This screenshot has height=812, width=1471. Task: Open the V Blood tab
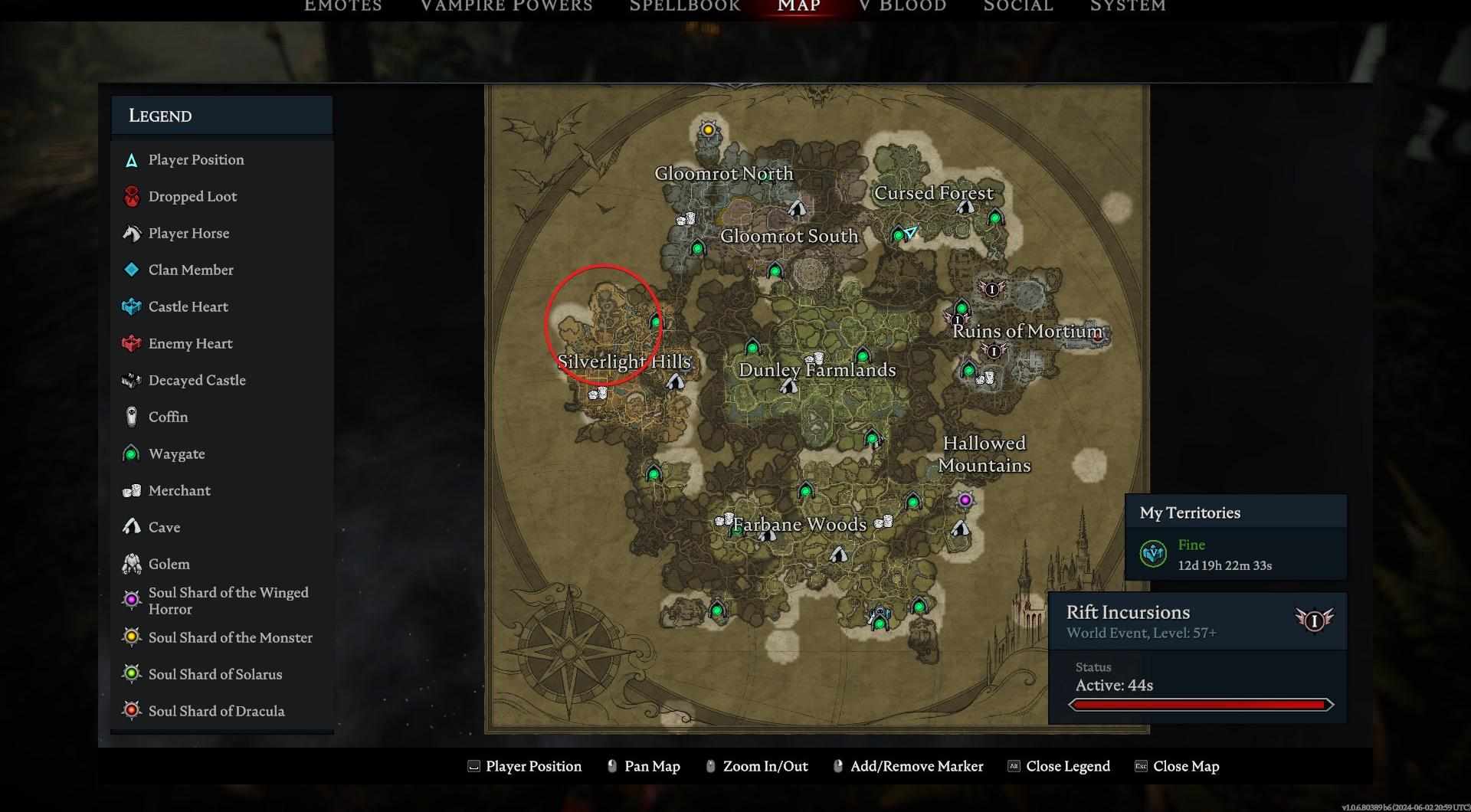tap(903, 6)
